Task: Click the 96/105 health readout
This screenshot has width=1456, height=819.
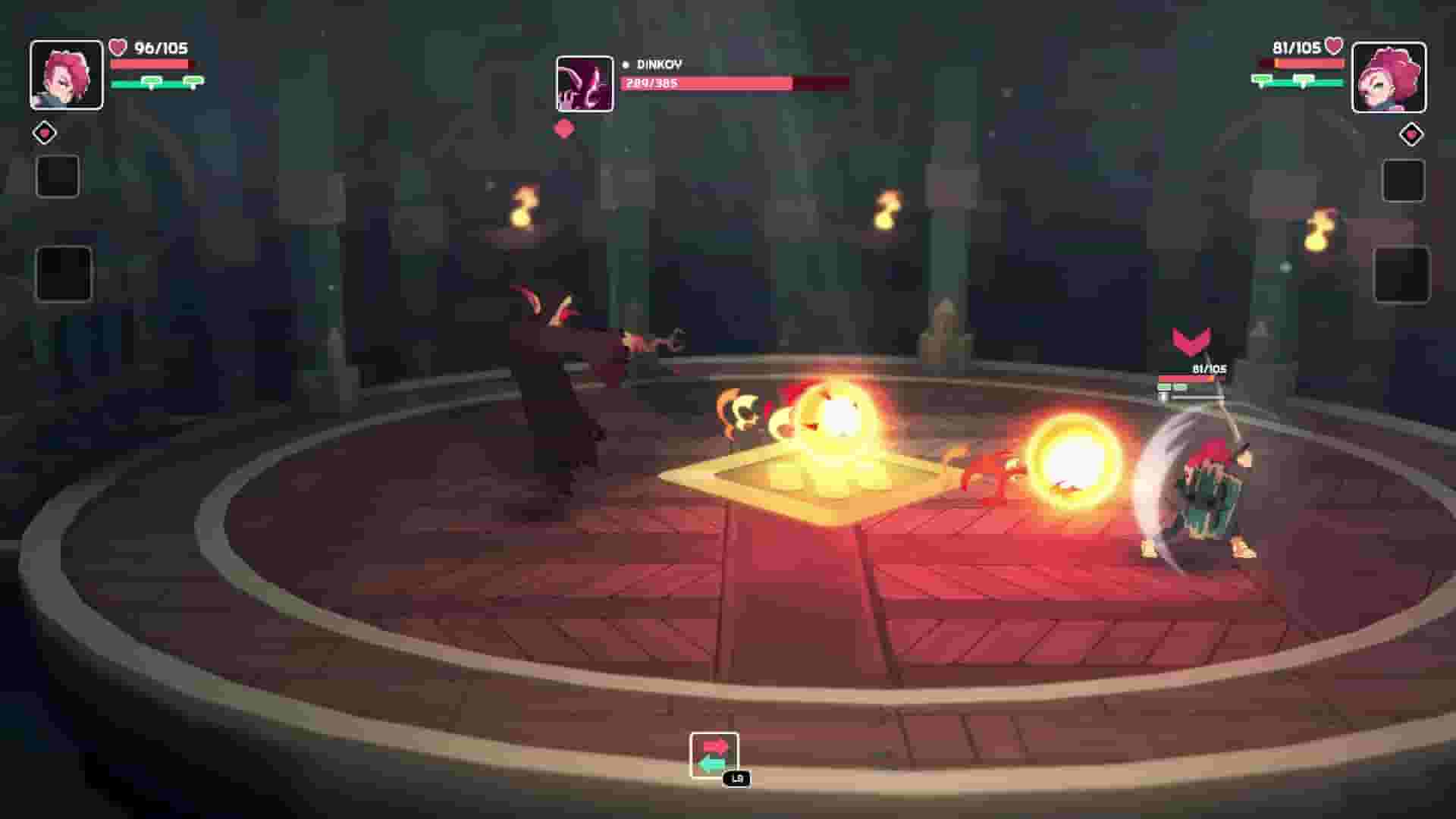Action: click(160, 47)
